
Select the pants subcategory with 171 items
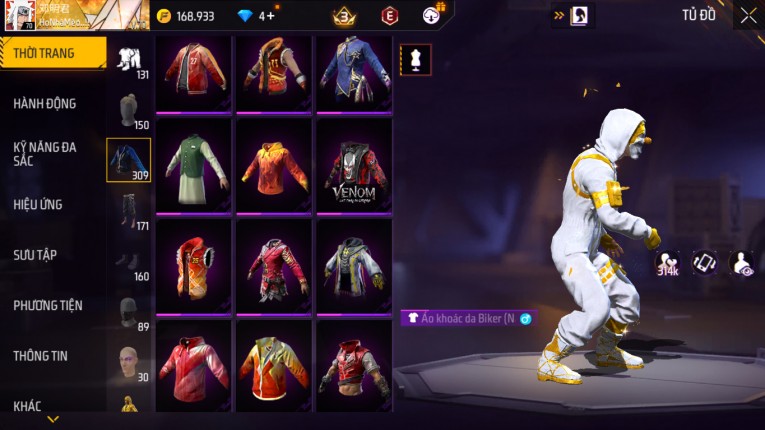coord(129,210)
